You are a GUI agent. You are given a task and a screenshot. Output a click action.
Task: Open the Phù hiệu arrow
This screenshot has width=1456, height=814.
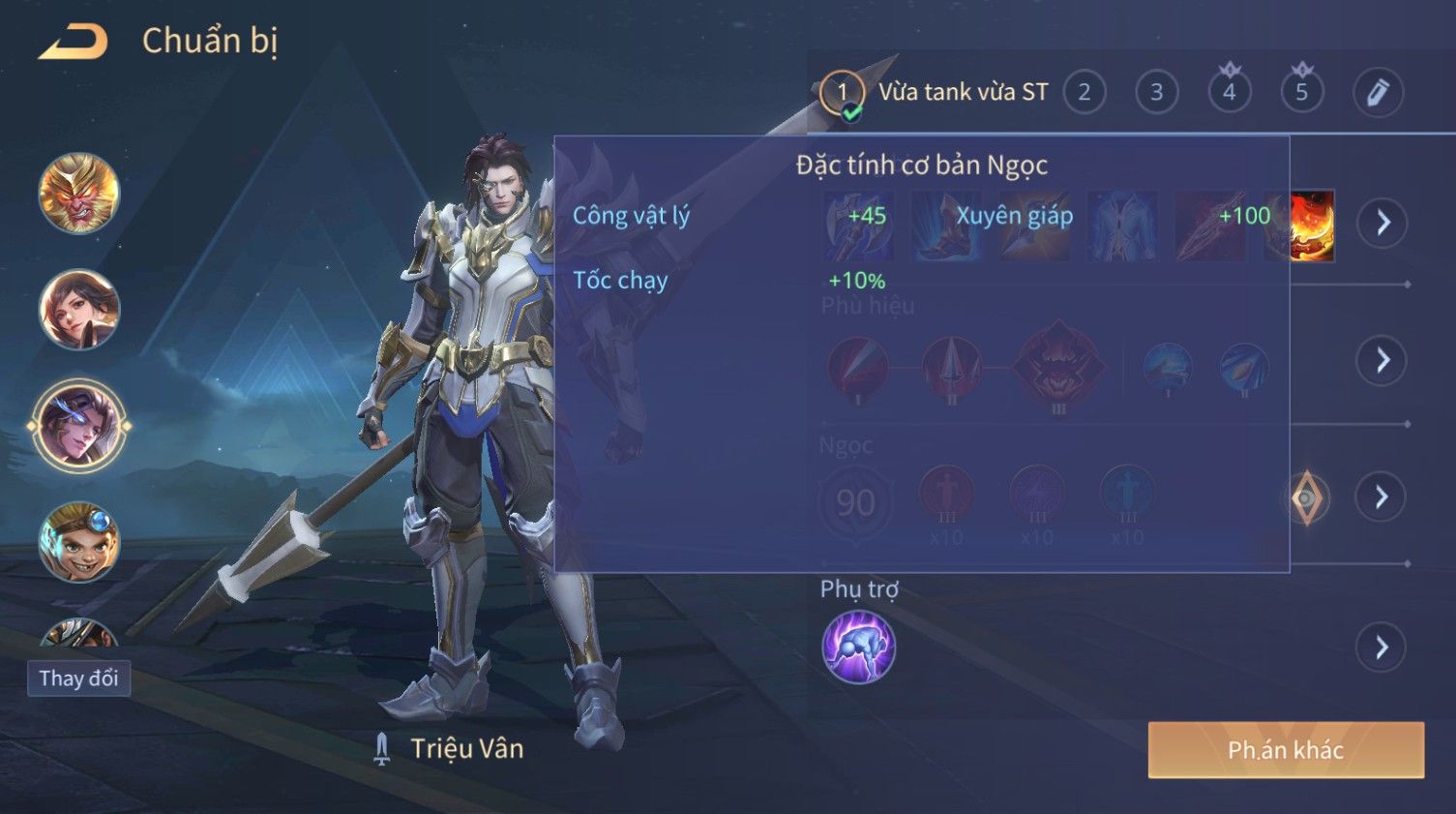pos(1382,360)
